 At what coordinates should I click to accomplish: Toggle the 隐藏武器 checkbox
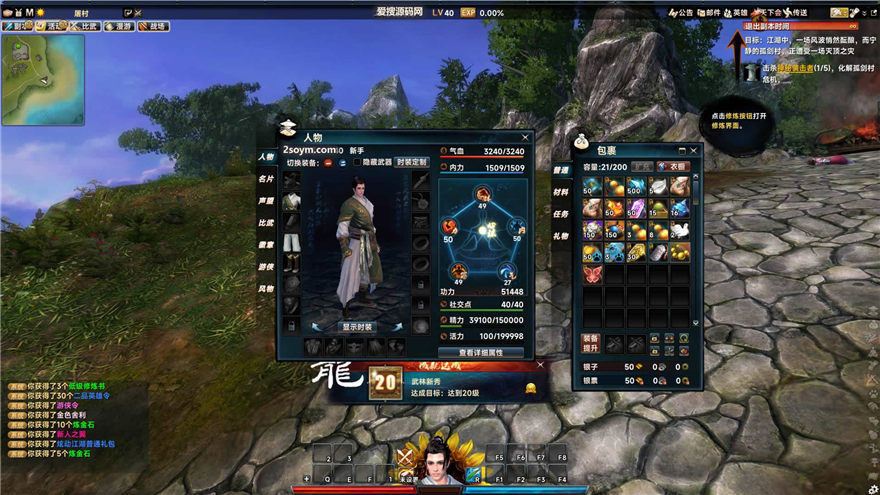tap(357, 162)
